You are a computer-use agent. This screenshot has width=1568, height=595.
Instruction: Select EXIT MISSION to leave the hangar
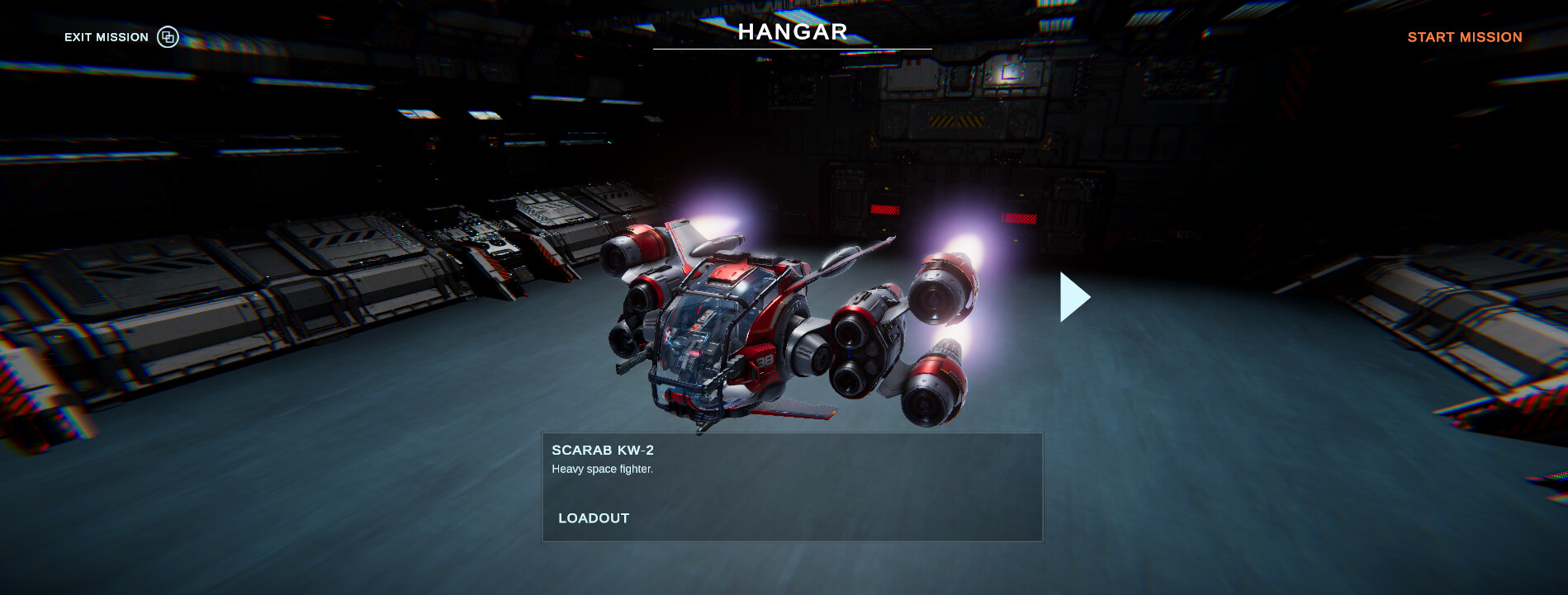pos(107,36)
